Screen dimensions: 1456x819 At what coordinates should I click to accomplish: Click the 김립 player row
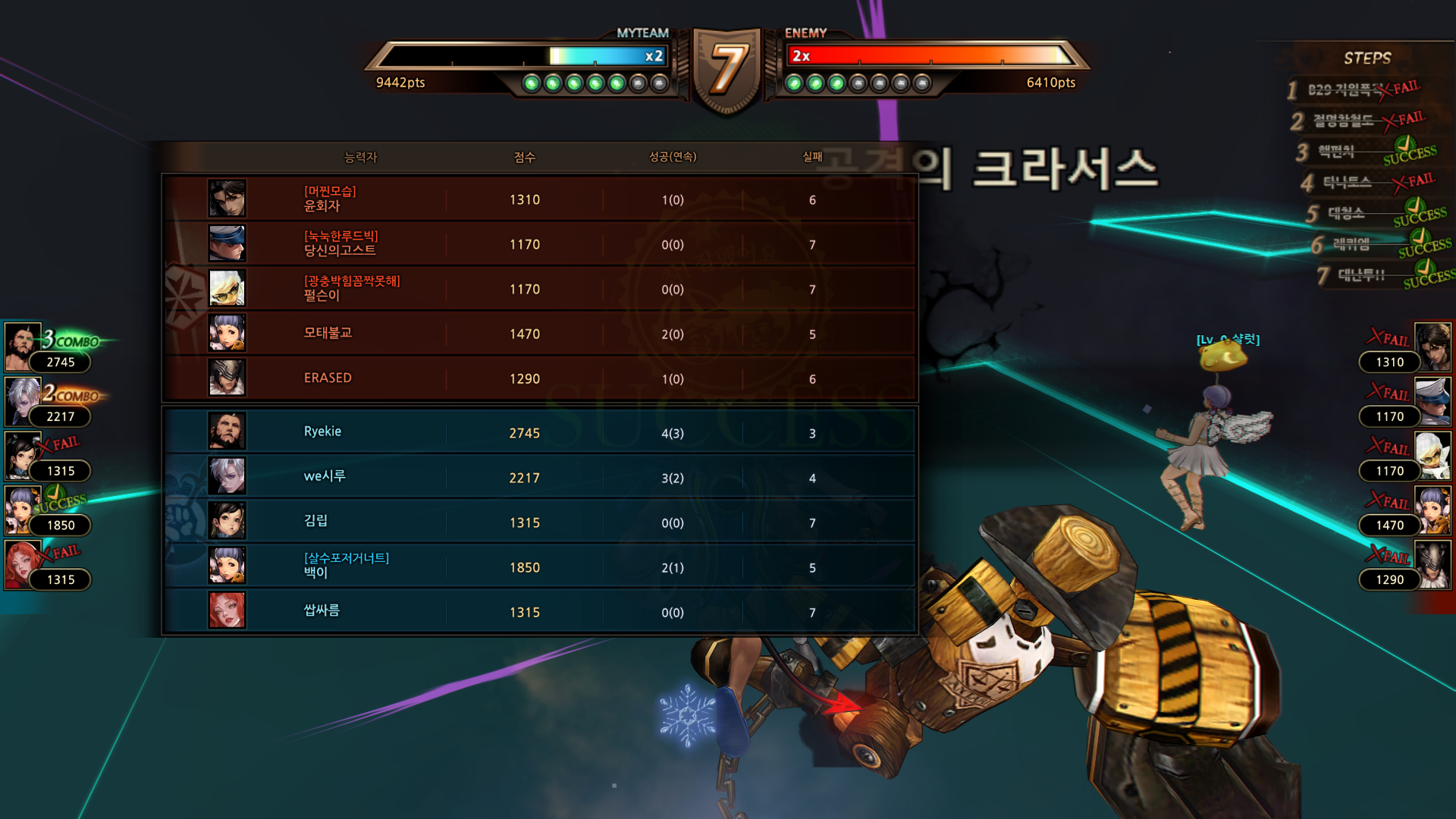(x=538, y=522)
